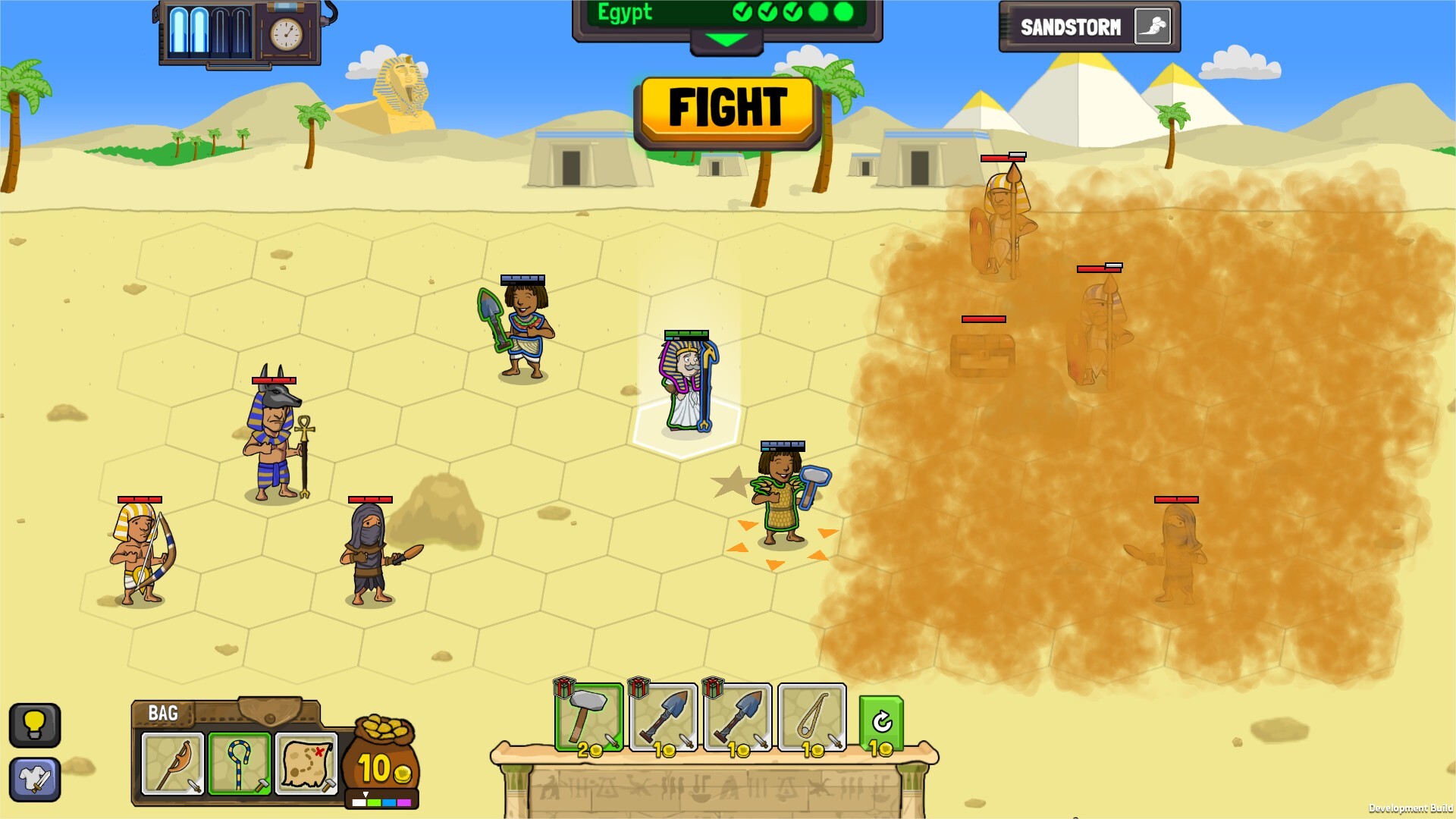Select the hammer item in the shop
1456x819 pixels.
click(x=588, y=720)
